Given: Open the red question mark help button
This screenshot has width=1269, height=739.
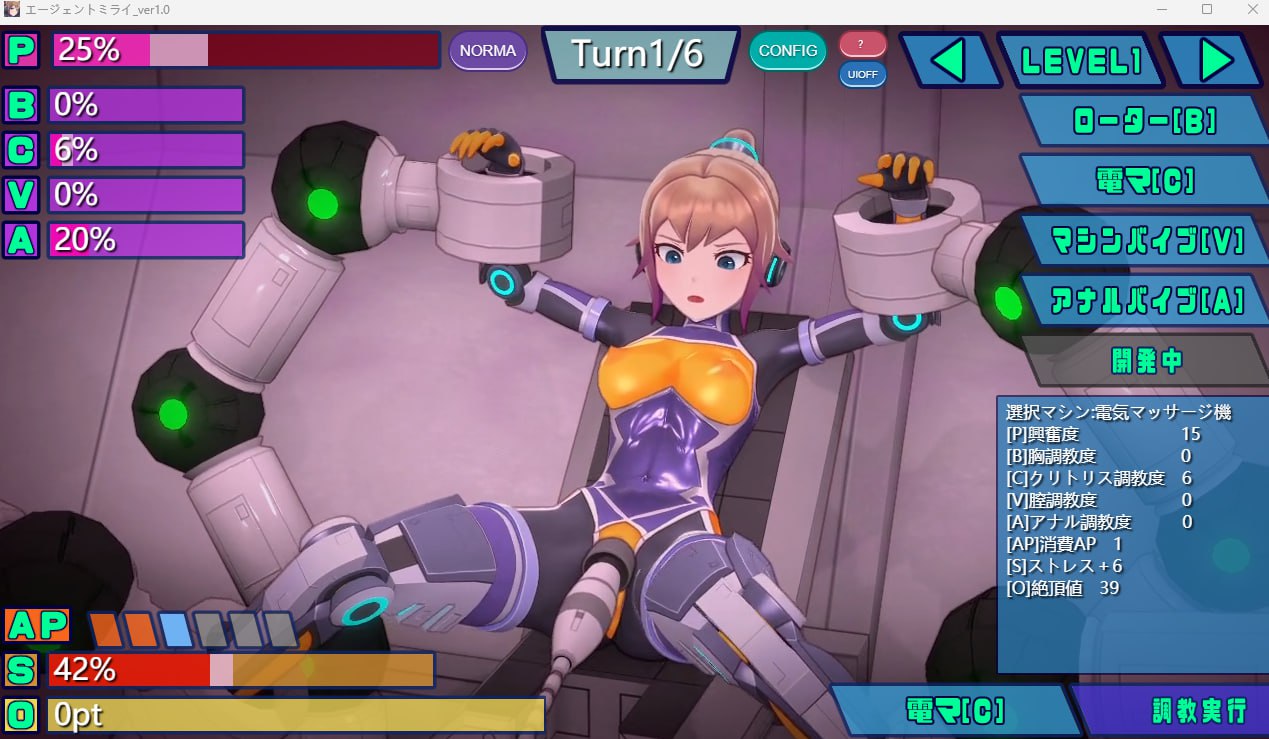Looking at the screenshot, I should pos(862,44).
